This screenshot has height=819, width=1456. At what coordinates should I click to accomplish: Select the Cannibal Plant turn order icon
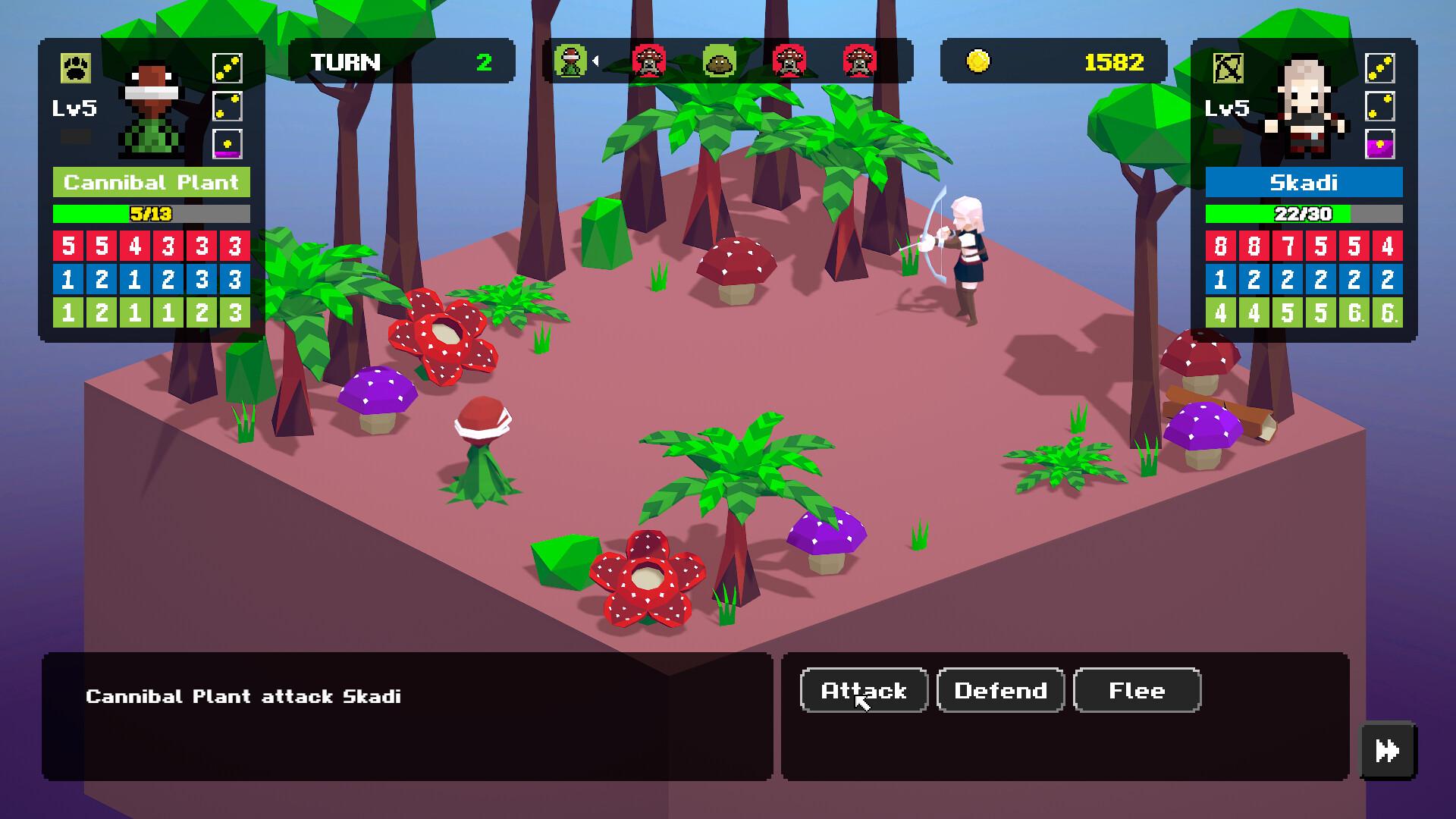[x=570, y=61]
